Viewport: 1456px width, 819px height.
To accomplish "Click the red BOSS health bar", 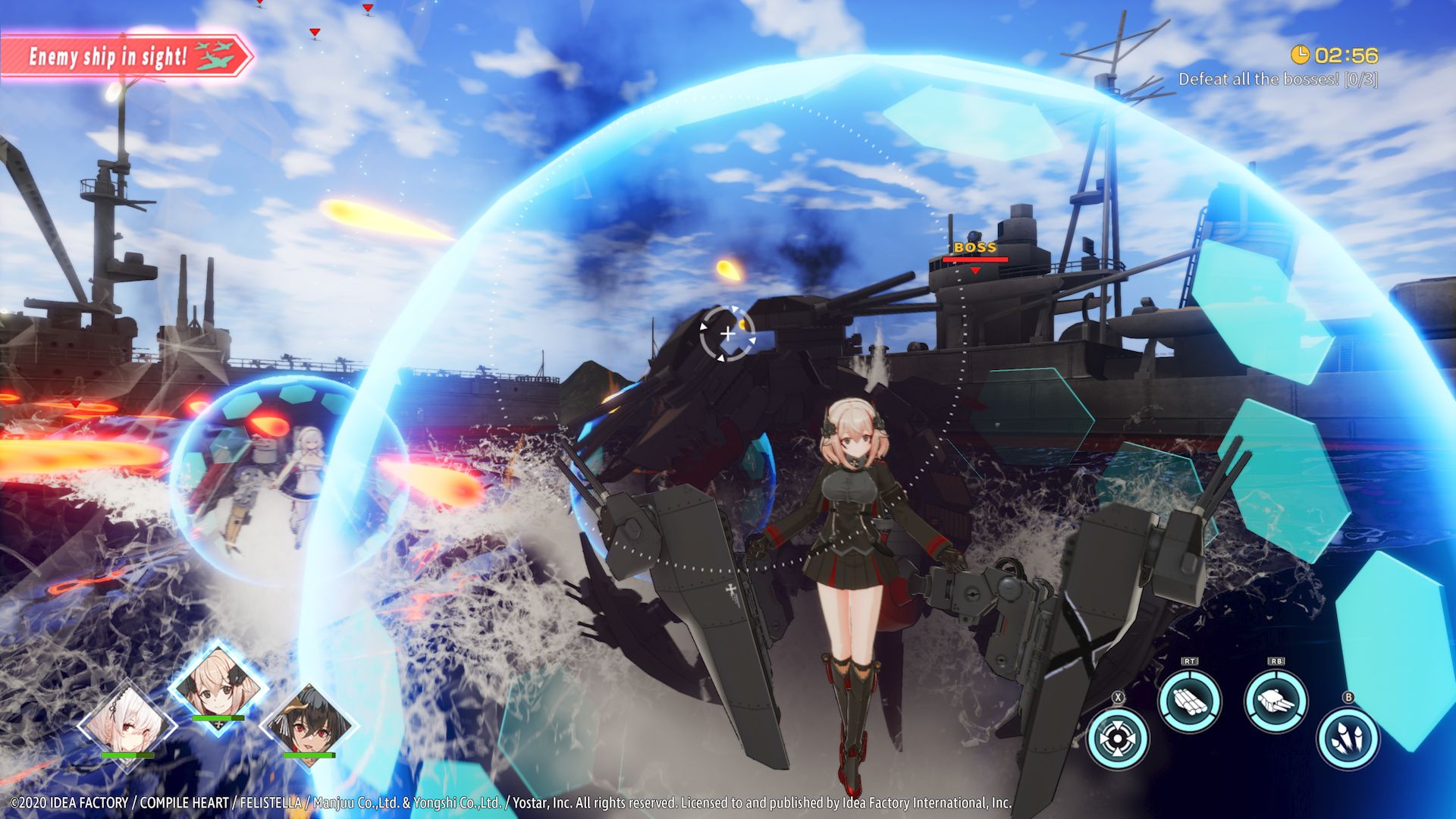I will 975,258.
